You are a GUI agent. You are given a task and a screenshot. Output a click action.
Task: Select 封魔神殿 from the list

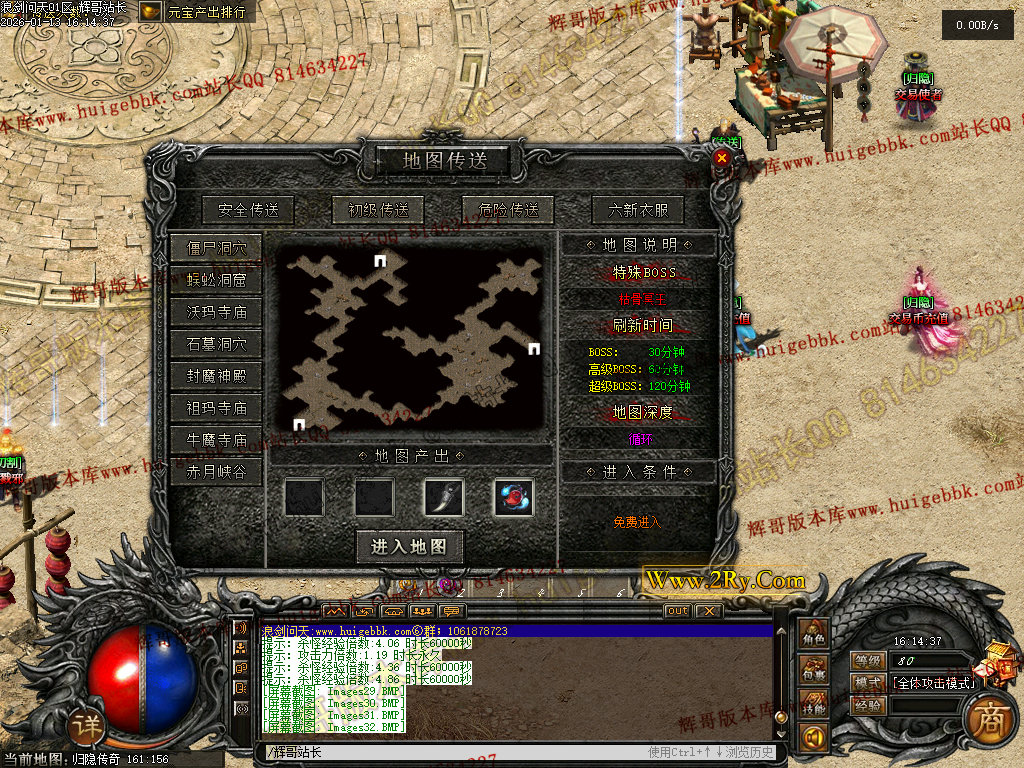tap(216, 377)
